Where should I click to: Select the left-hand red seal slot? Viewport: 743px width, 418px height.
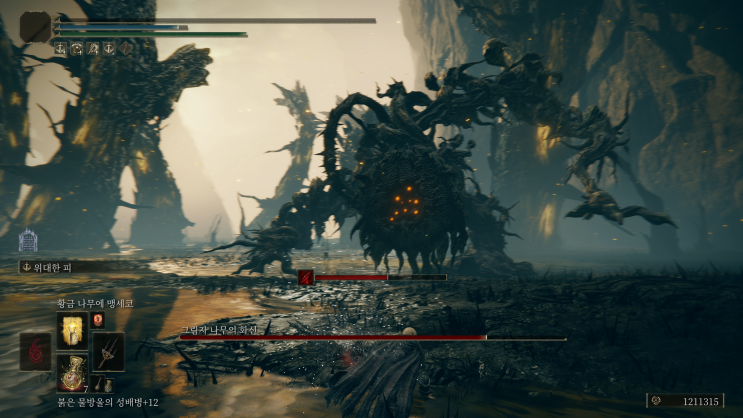(35, 352)
